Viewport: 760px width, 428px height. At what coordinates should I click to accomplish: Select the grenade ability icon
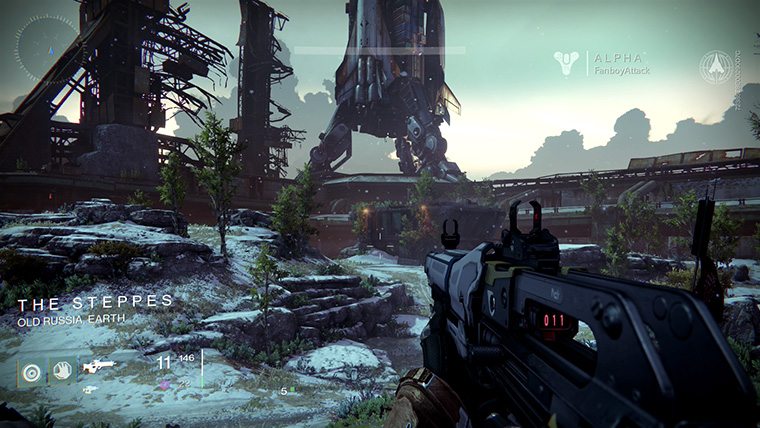[x=34, y=371]
